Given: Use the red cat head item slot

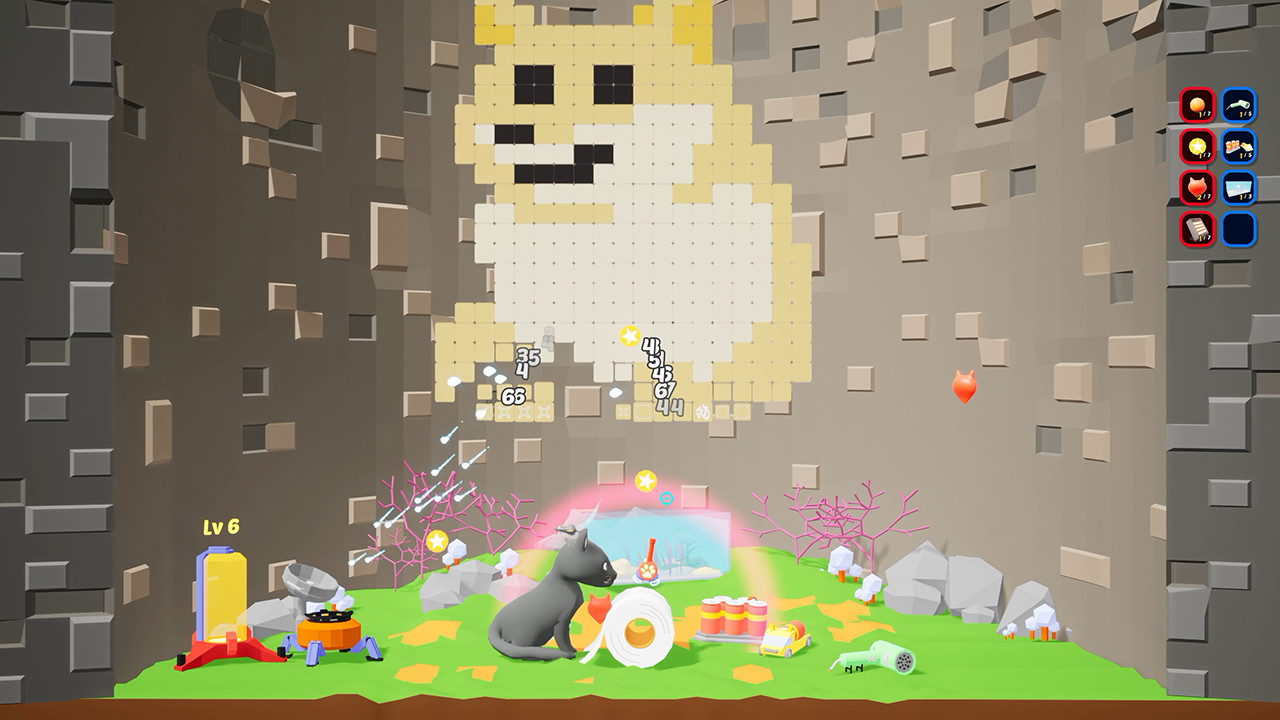Looking at the screenshot, I should click(x=1196, y=186).
